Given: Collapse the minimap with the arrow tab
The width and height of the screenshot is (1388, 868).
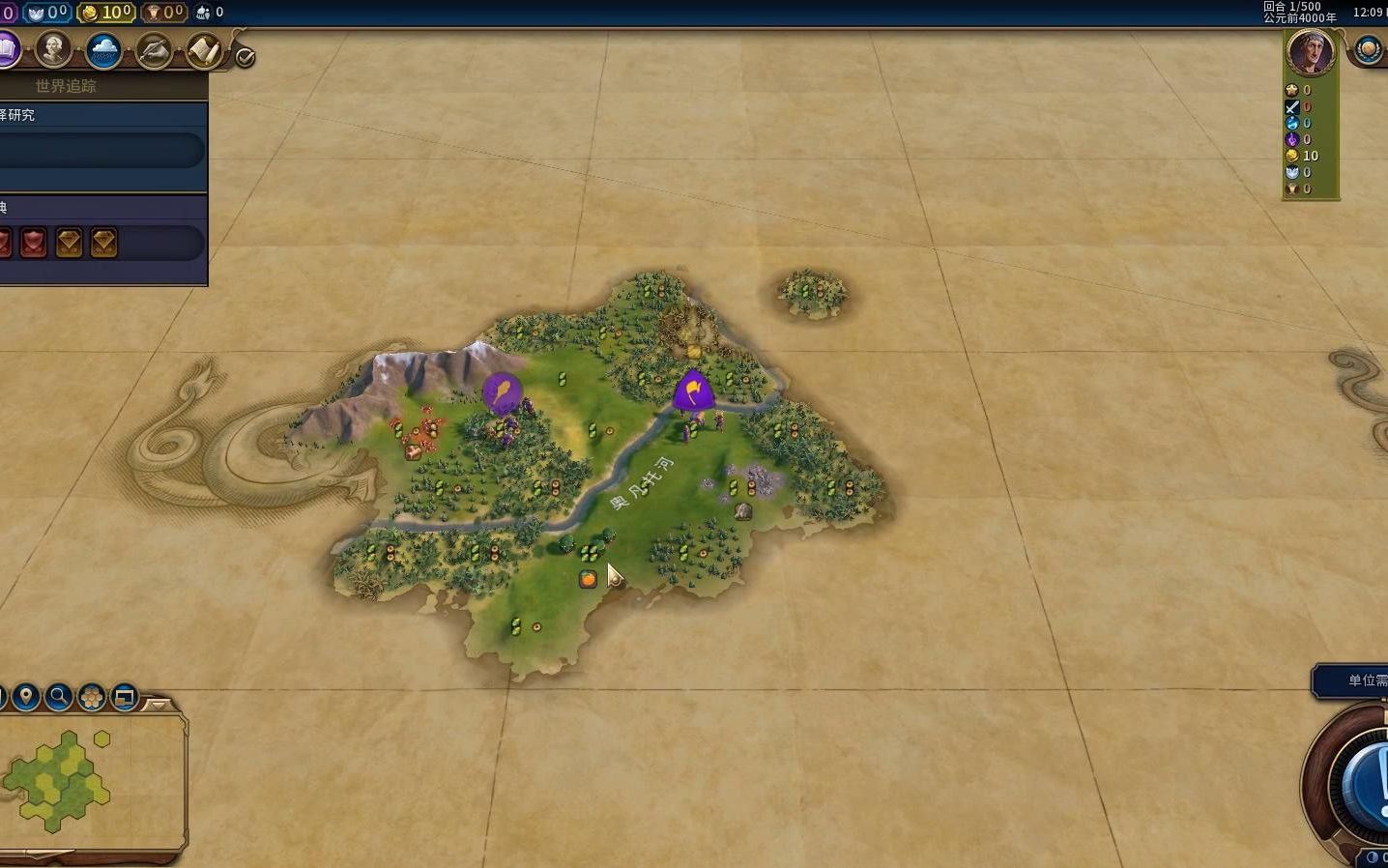Looking at the screenshot, I should click(x=158, y=705).
